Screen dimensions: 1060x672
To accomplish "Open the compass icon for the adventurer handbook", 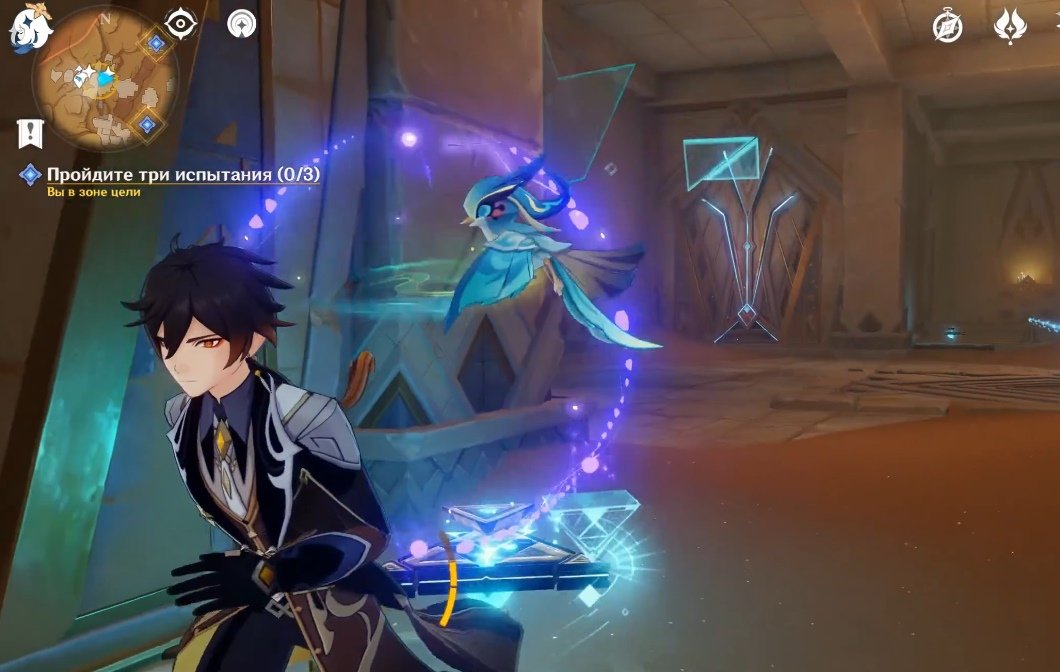I will [x=947, y=26].
